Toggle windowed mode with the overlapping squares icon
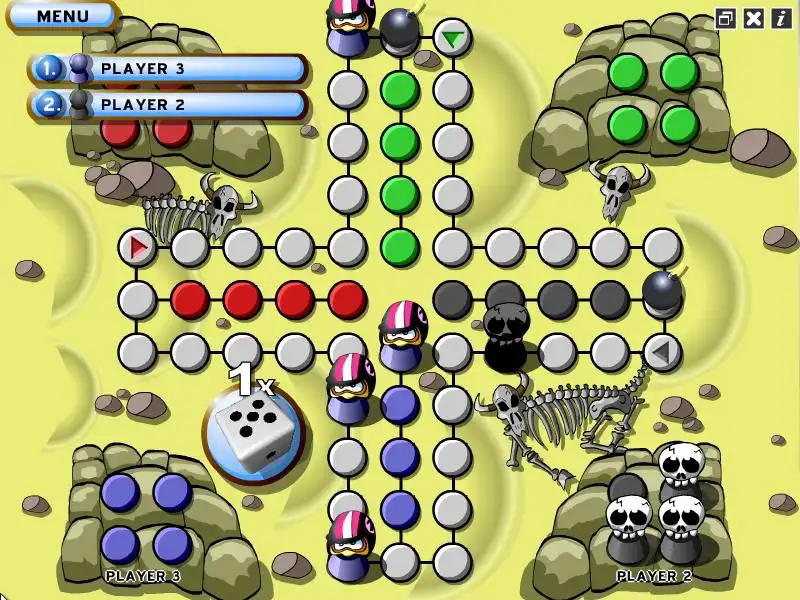The image size is (800, 600). pos(727,18)
